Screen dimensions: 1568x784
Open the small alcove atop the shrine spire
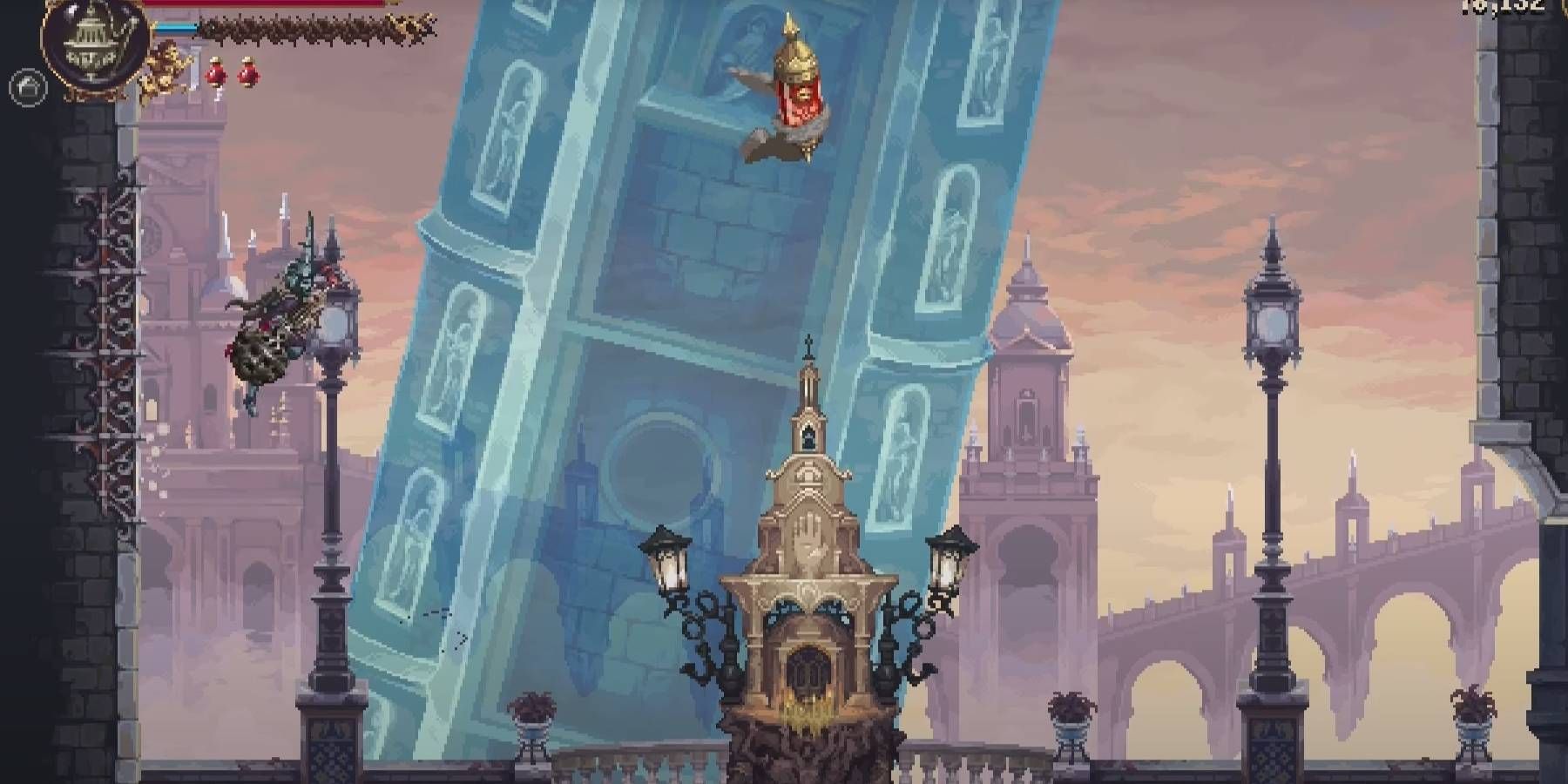808,437
